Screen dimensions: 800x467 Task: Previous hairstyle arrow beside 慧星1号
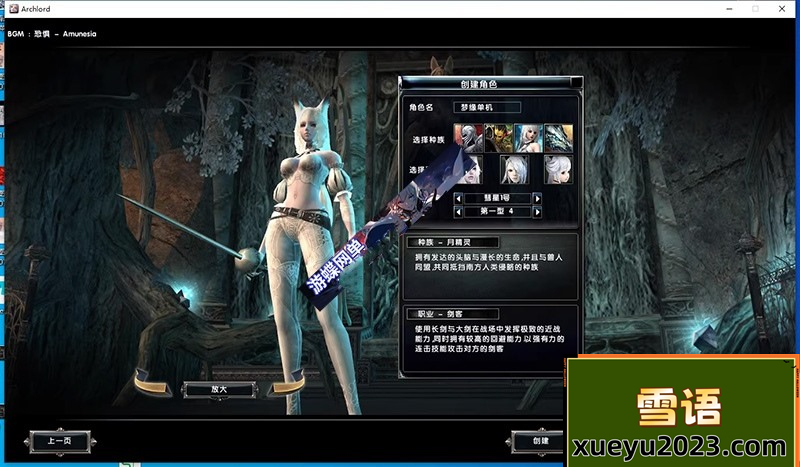pos(458,199)
